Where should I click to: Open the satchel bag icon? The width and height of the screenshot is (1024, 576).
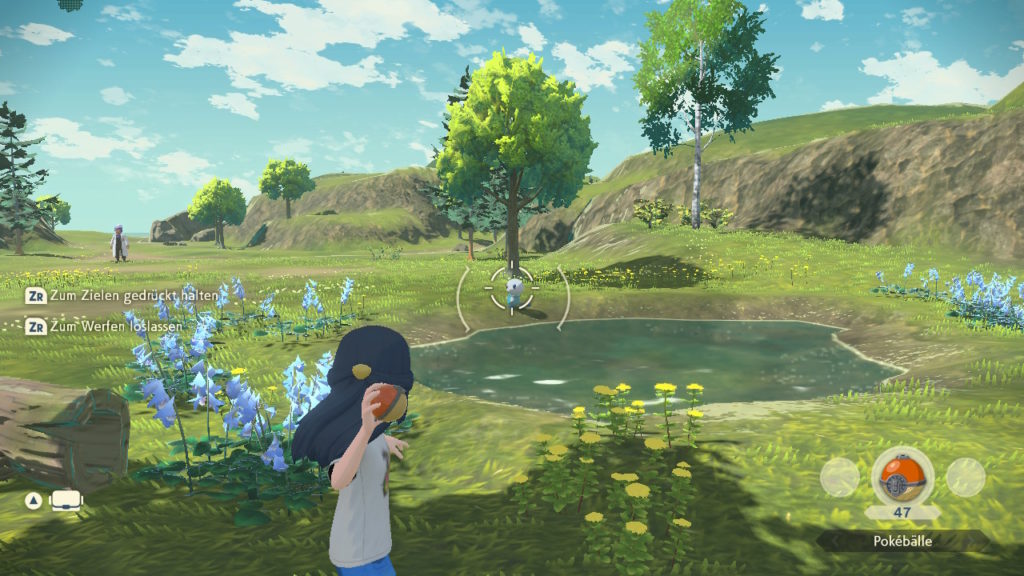pos(67,500)
